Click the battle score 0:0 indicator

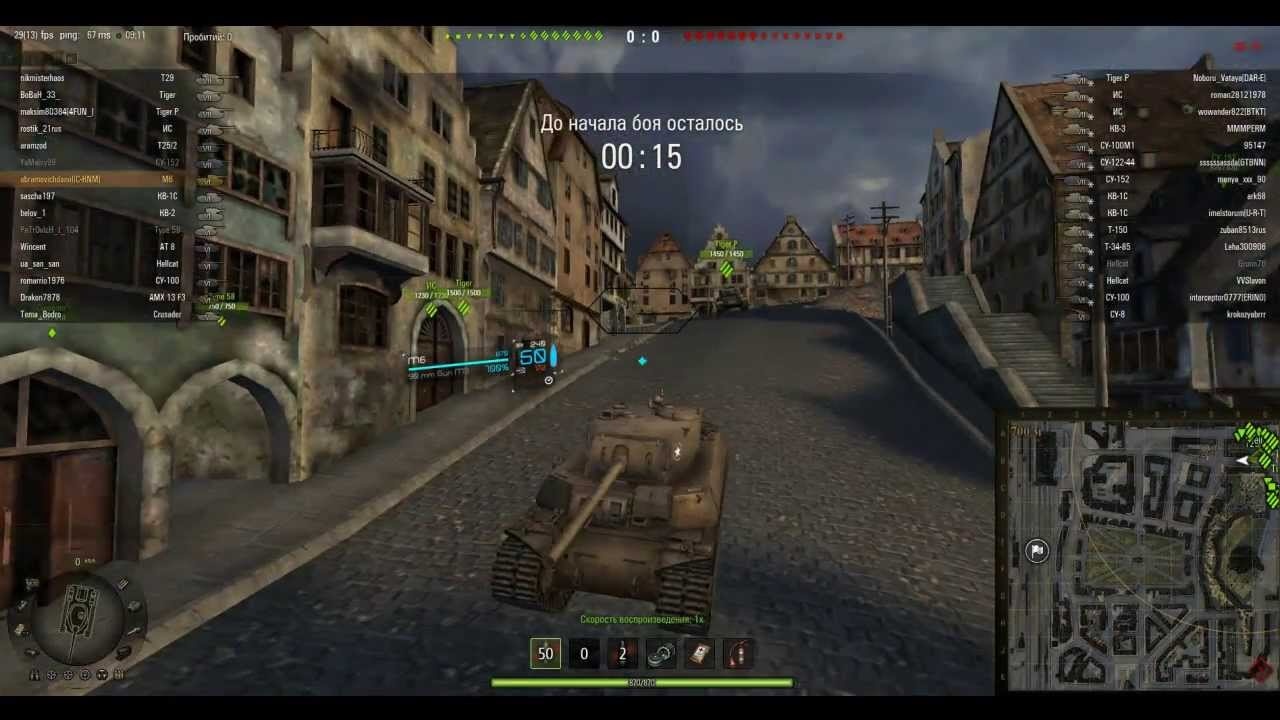[643, 36]
